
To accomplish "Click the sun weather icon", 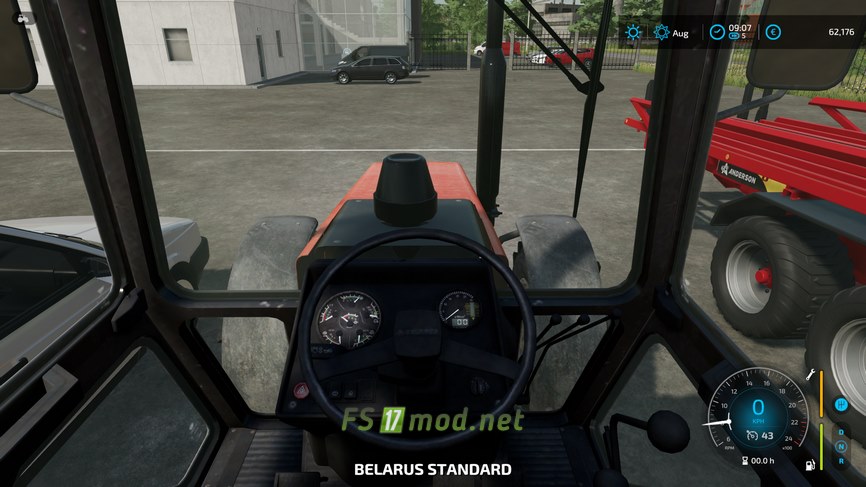I will [x=633, y=32].
